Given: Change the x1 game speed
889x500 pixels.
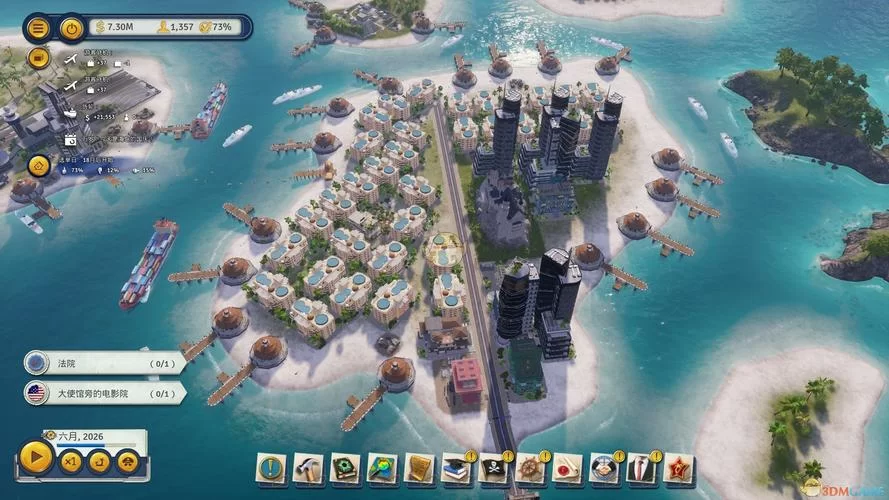Looking at the screenshot, I should point(70,461).
